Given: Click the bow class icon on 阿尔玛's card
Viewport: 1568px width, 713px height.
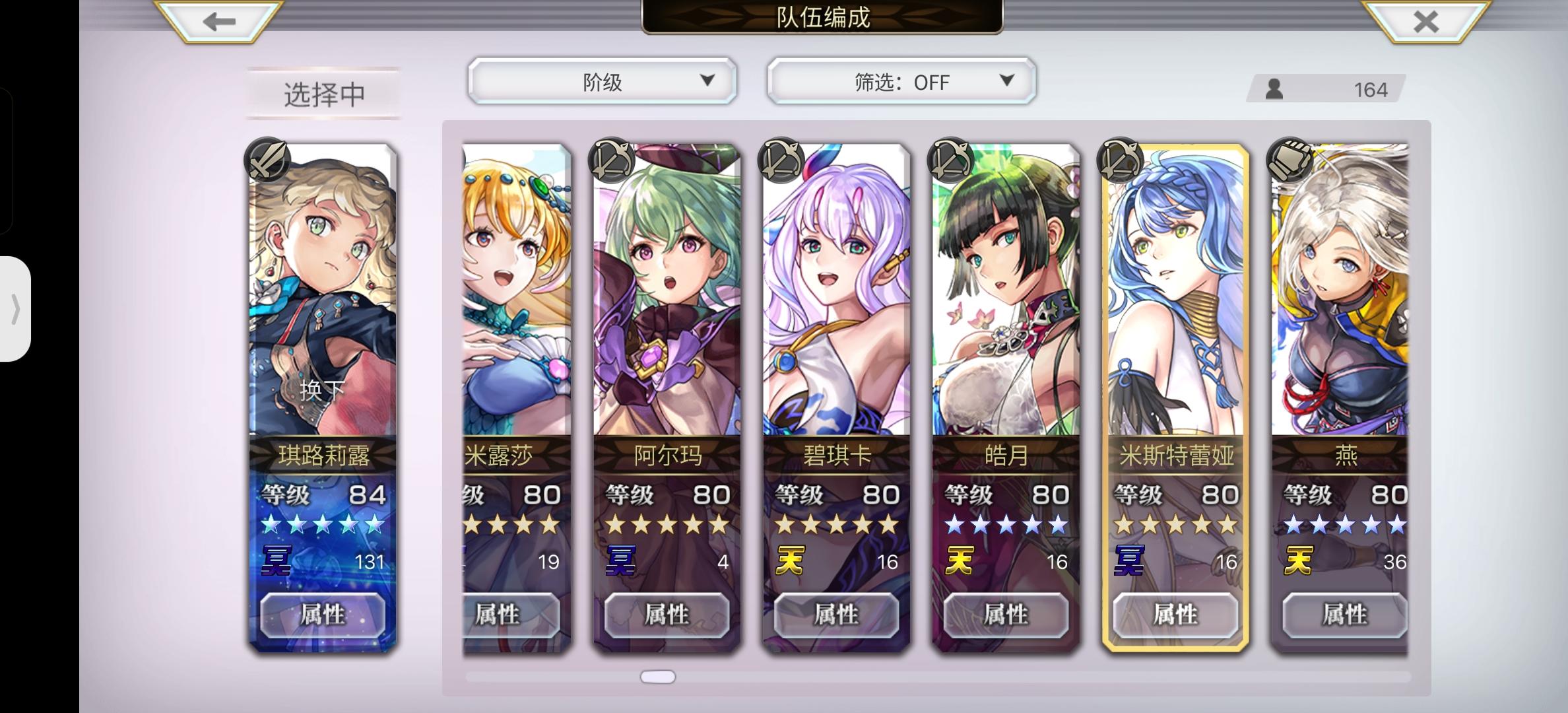Looking at the screenshot, I should coord(614,158).
